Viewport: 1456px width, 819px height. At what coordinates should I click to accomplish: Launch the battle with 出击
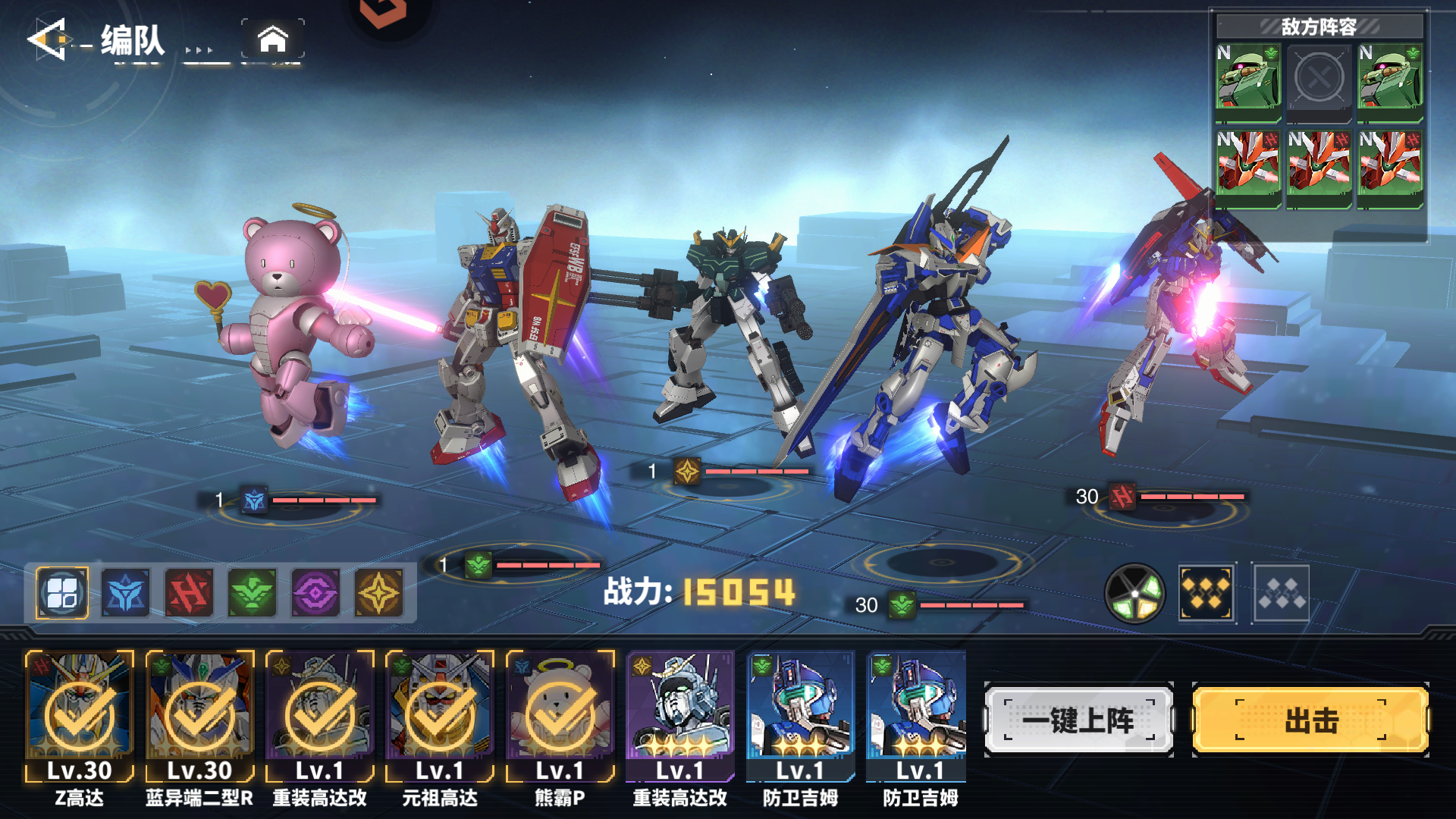click(x=1310, y=720)
